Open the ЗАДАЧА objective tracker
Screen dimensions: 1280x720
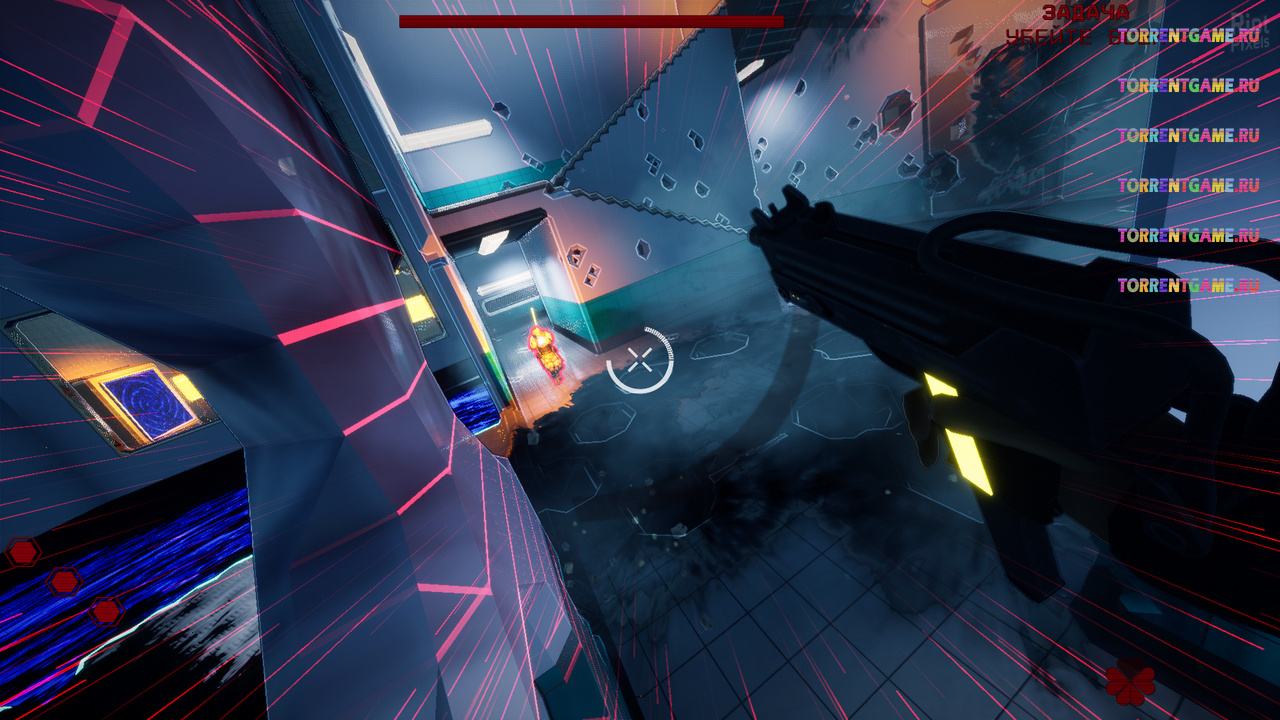tap(1085, 14)
